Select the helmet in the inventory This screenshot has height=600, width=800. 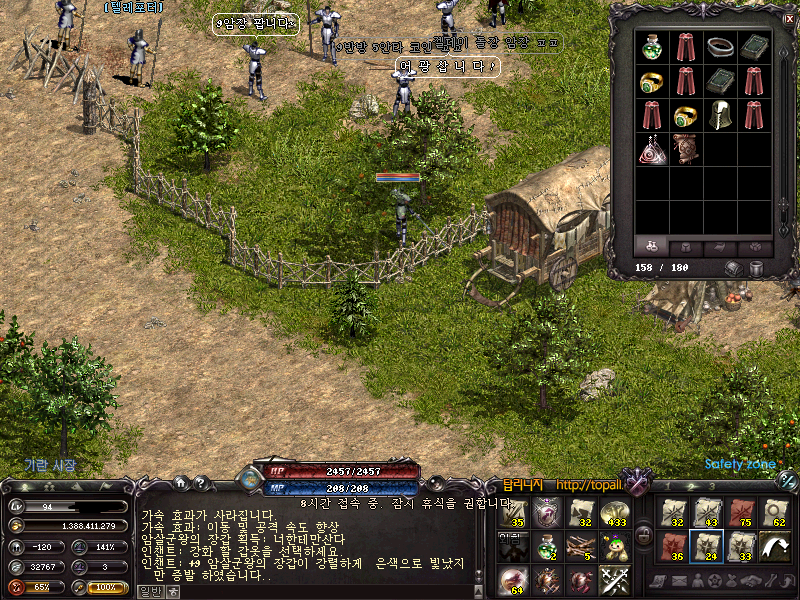(720, 113)
